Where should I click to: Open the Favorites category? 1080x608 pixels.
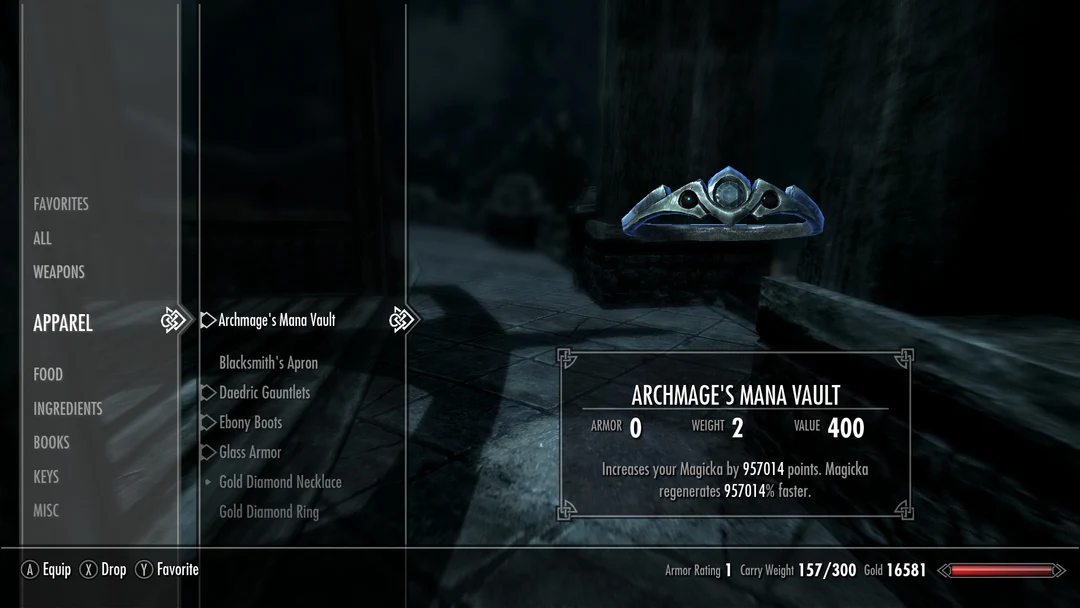point(61,204)
